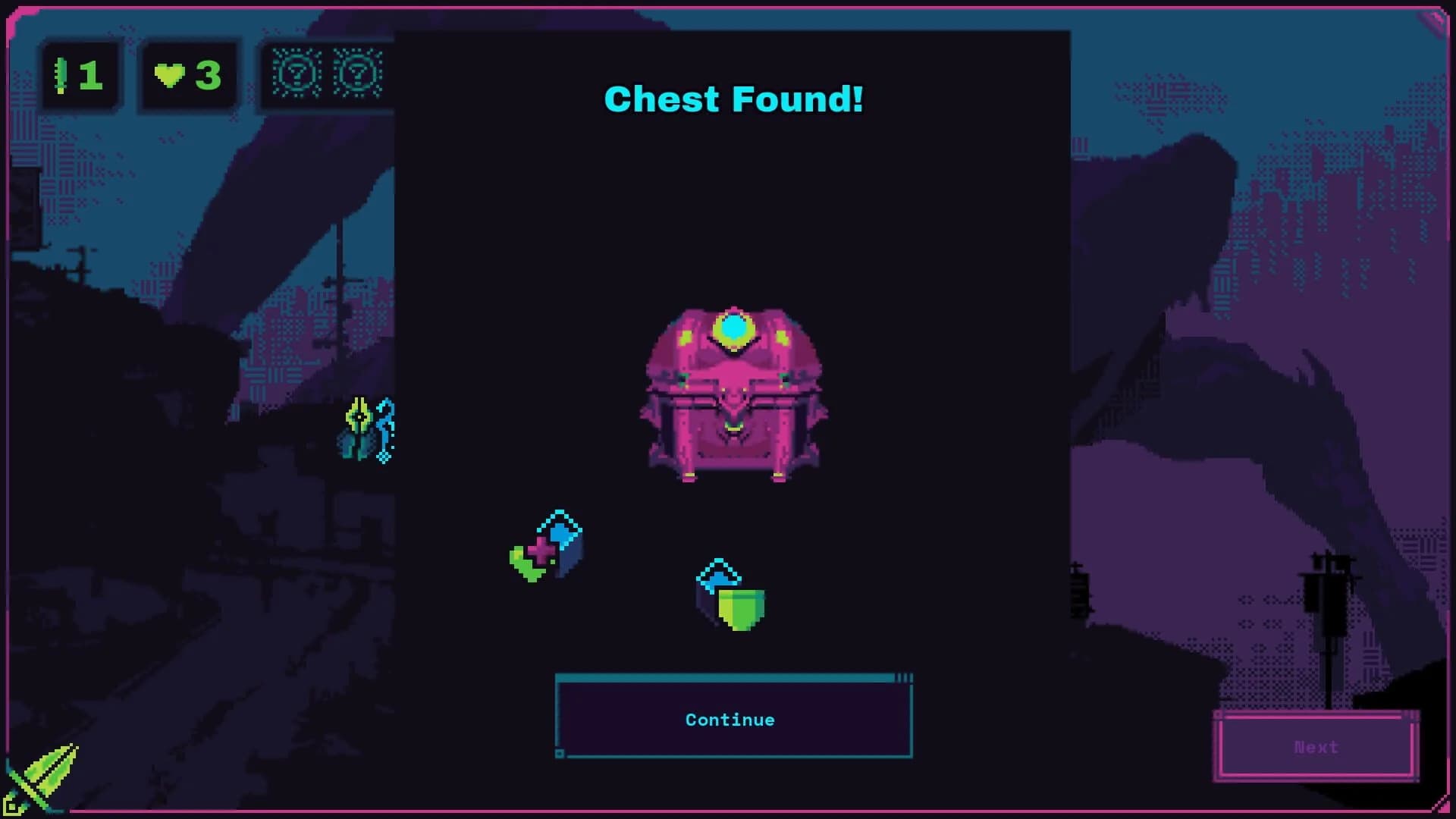Screen dimensions: 1456x819
Task: Click the sword counter icon showing 1
Action: pyautogui.click(x=80, y=74)
